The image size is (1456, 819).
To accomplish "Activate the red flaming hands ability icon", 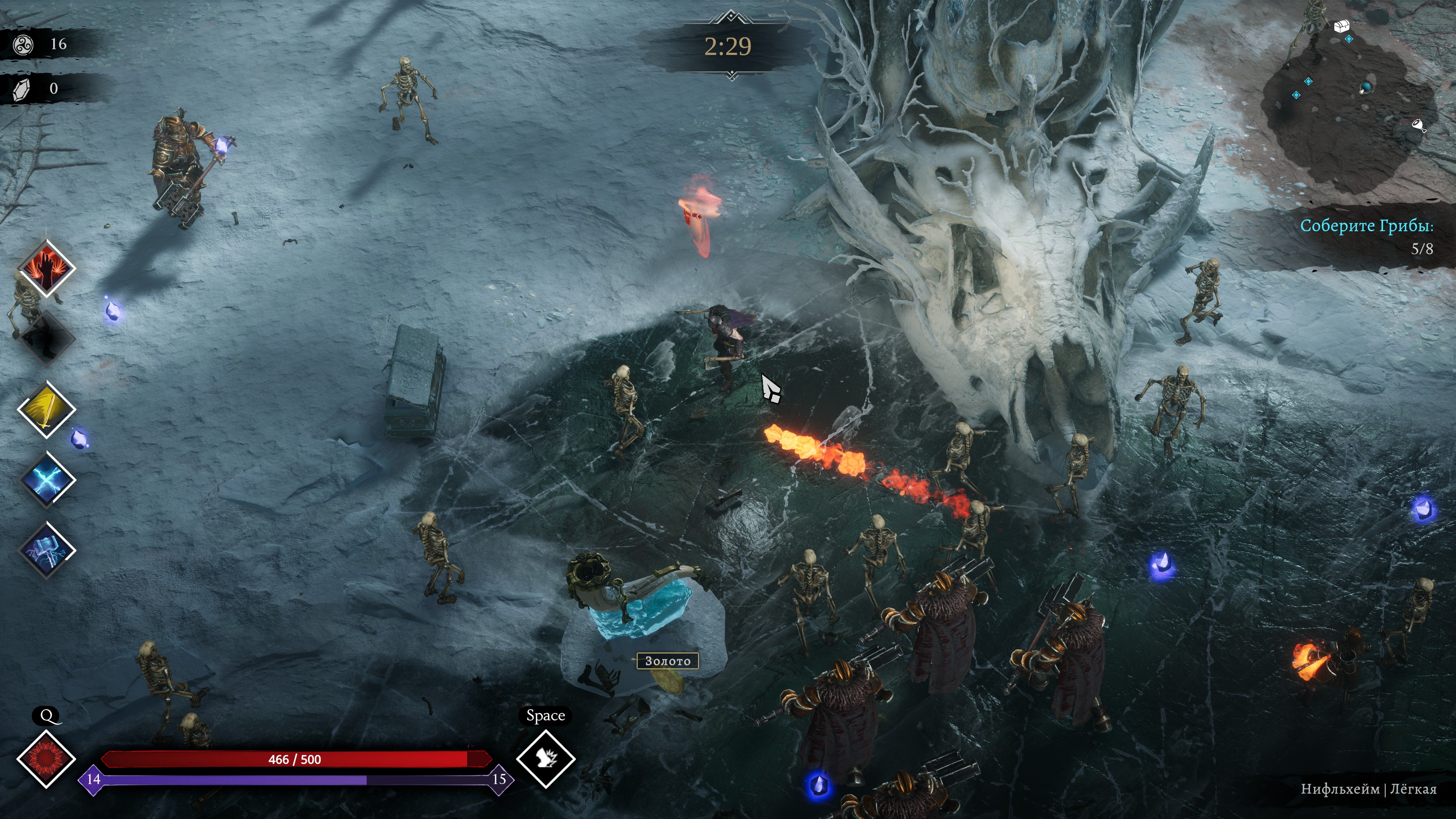I will (46, 267).
